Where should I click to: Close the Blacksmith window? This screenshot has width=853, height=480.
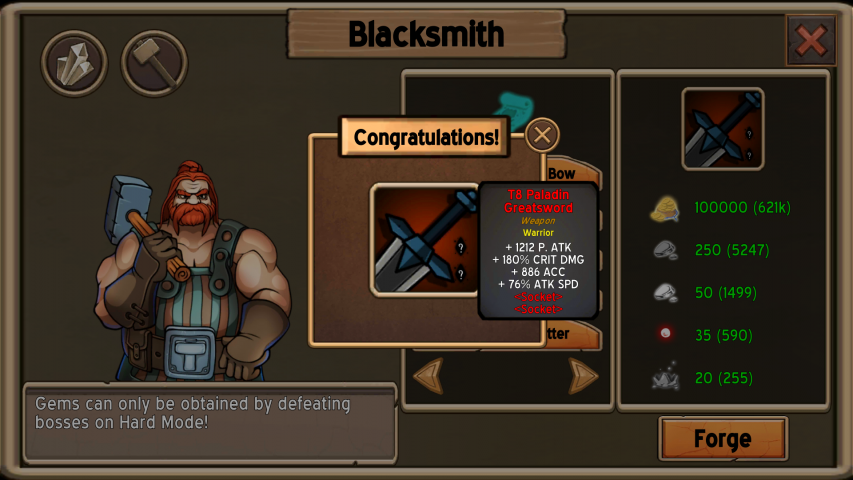pyautogui.click(x=810, y=41)
